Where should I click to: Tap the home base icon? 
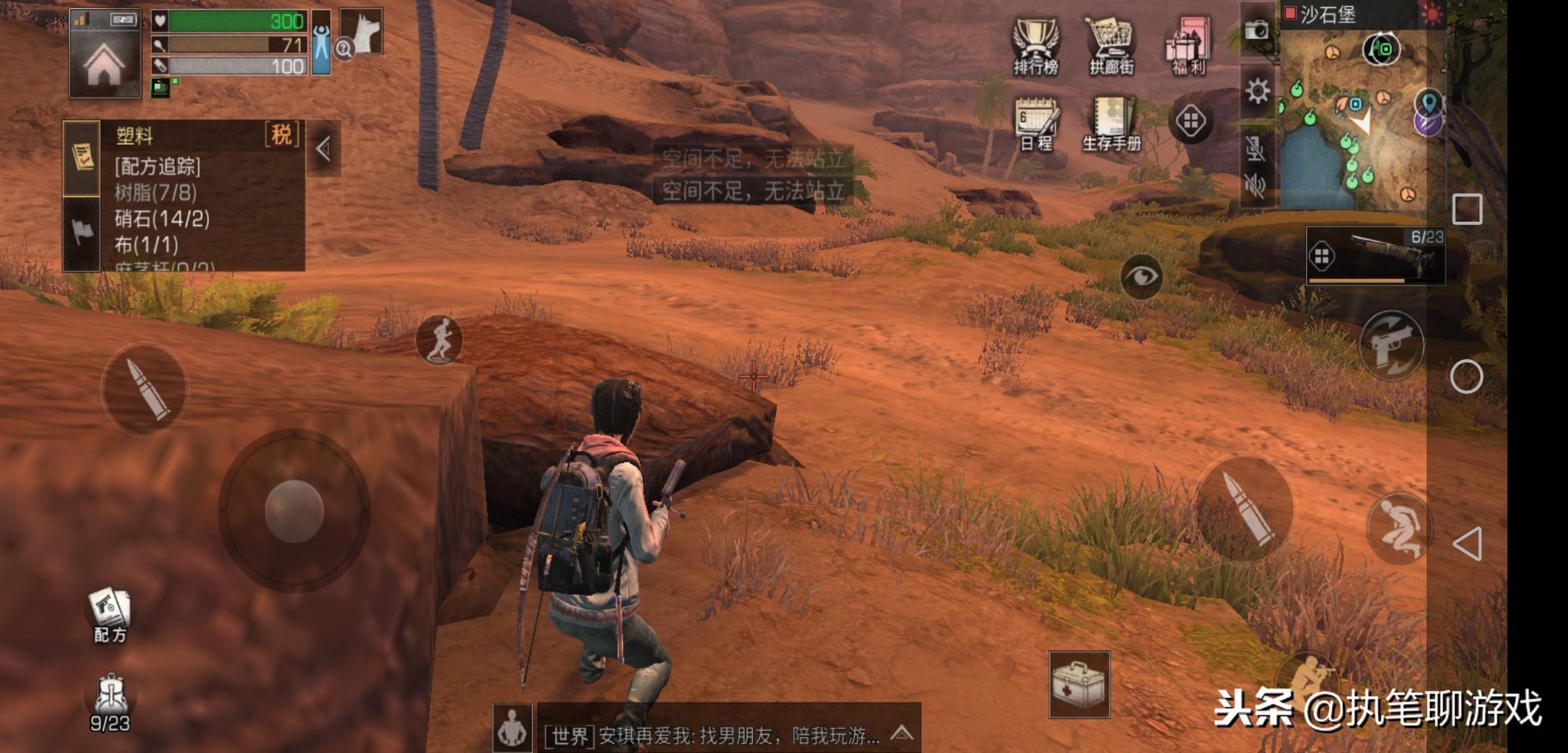point(105,64)
